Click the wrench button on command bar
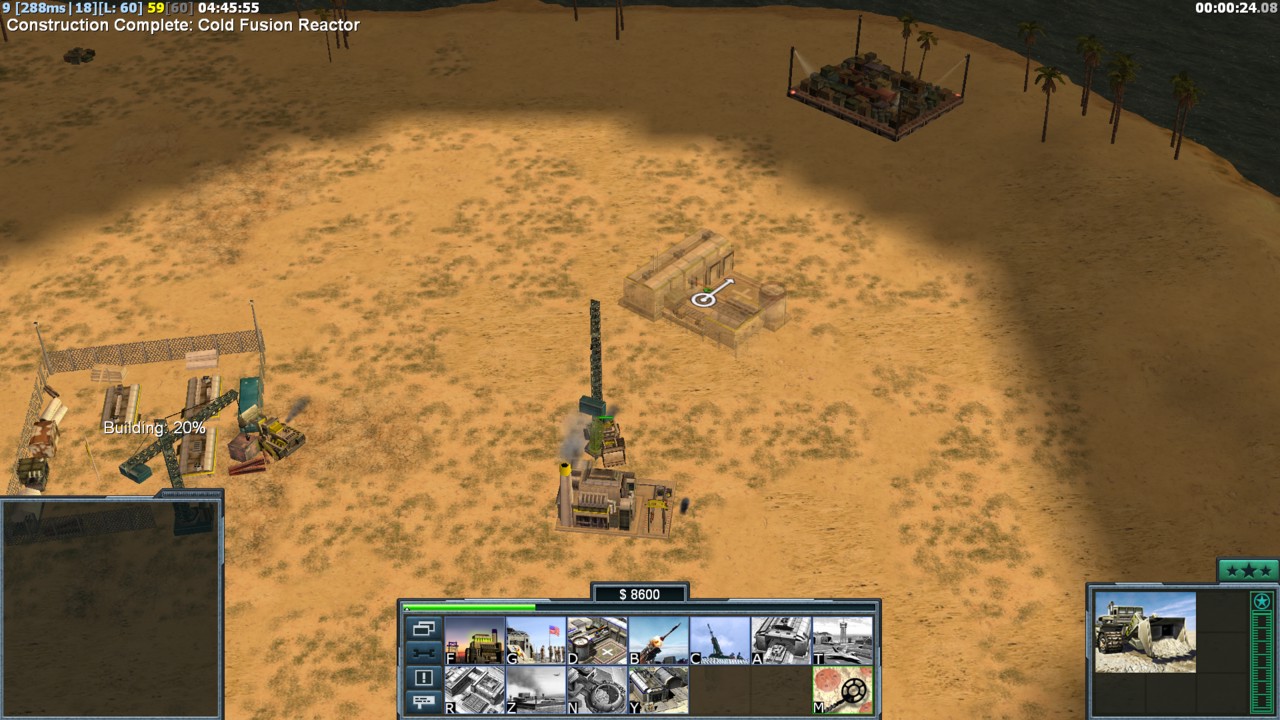This screenshot has width=1280, height=720. click(x=423, y=653)
